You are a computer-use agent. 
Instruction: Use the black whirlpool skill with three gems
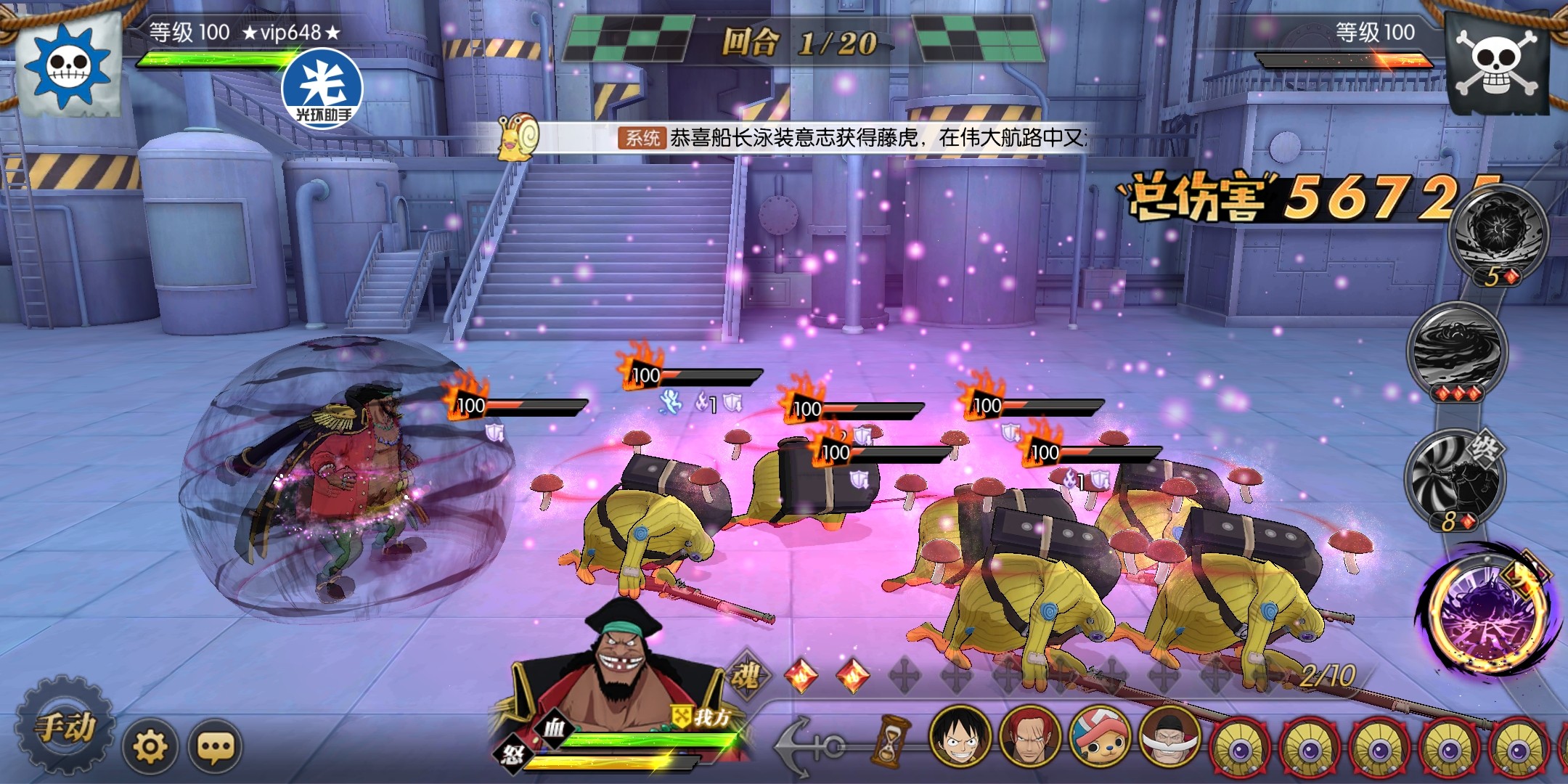pyautogui.click(x=1456, y=350)
